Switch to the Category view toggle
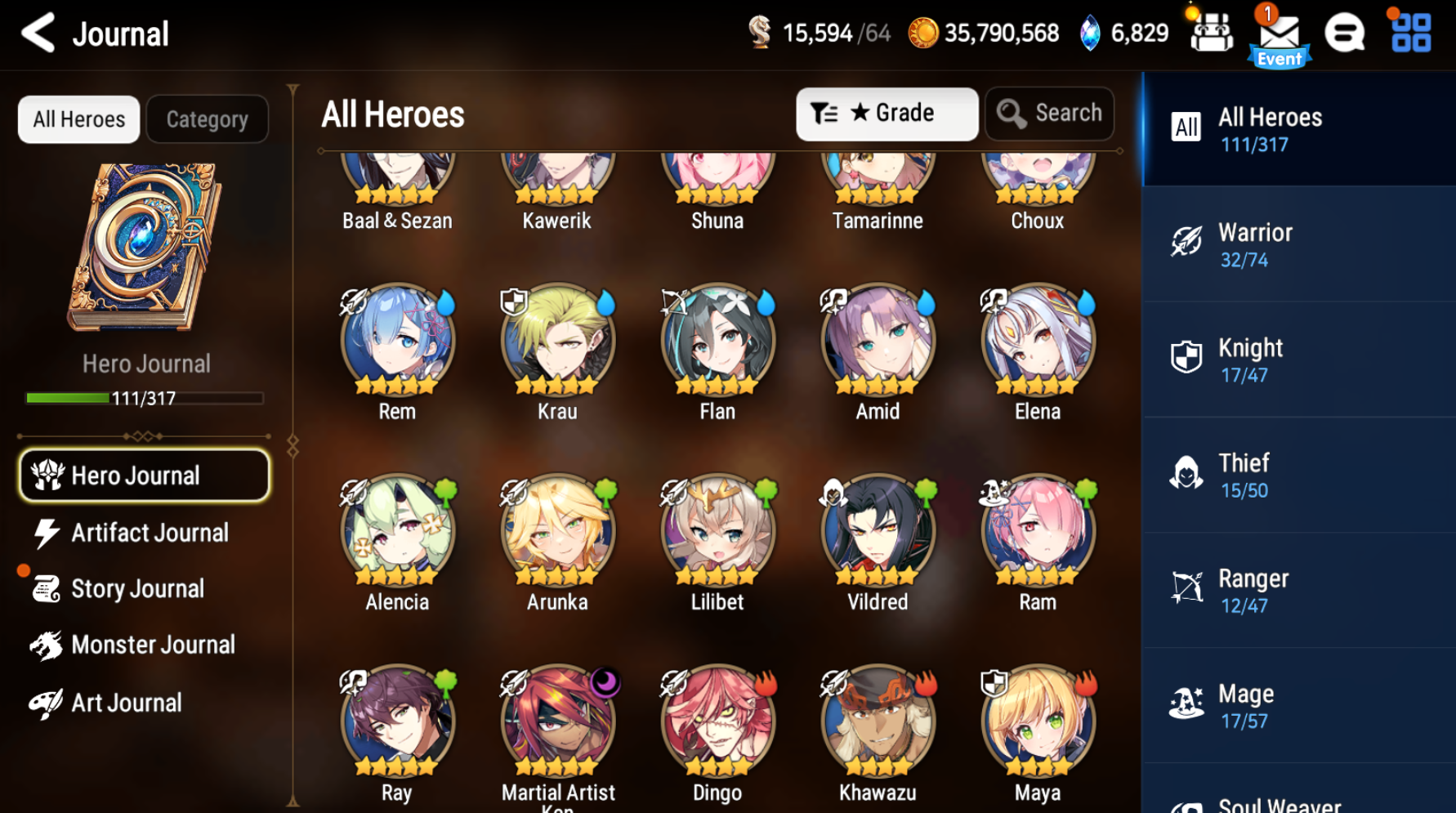This screenshot has height=813, width=1456. [x=207, y=119]
